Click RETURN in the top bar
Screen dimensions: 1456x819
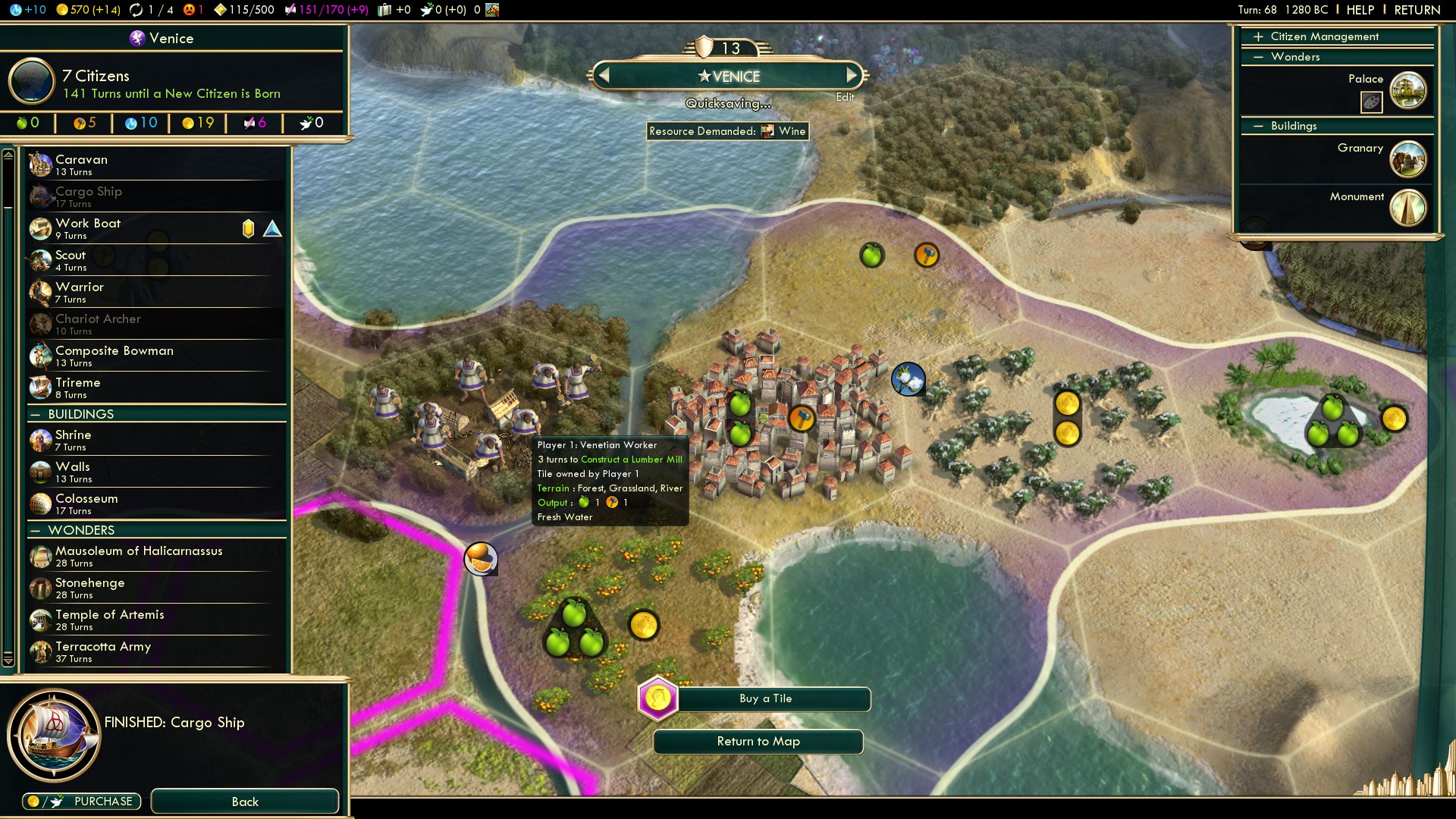(1417, 10)
